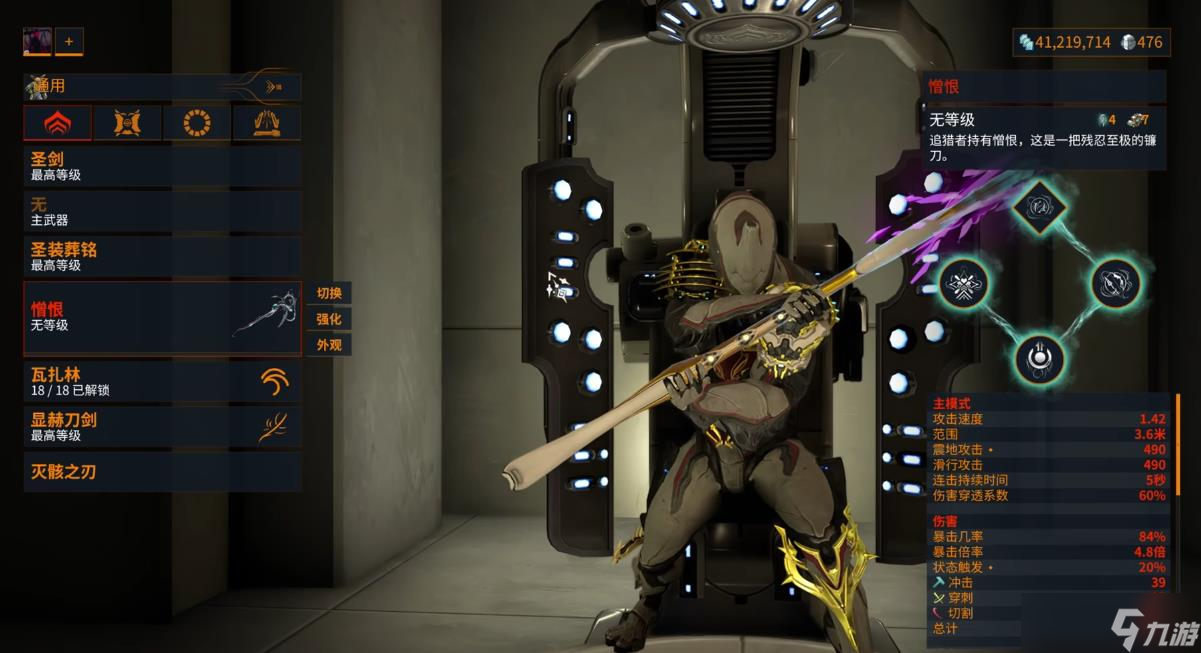The height and width of the screenshot is (653, 1201).
Task: Select the 憎恨 melee weapon slot
Action: (x=162, y=318)
